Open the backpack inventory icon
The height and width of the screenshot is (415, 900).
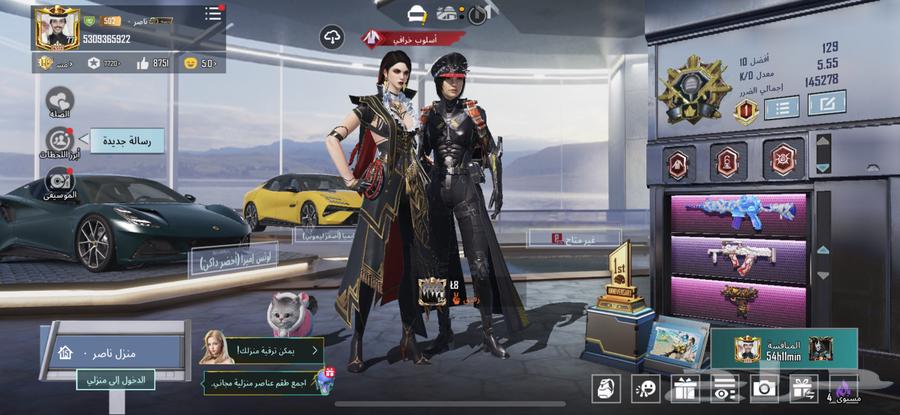click(x=605, y=388)
